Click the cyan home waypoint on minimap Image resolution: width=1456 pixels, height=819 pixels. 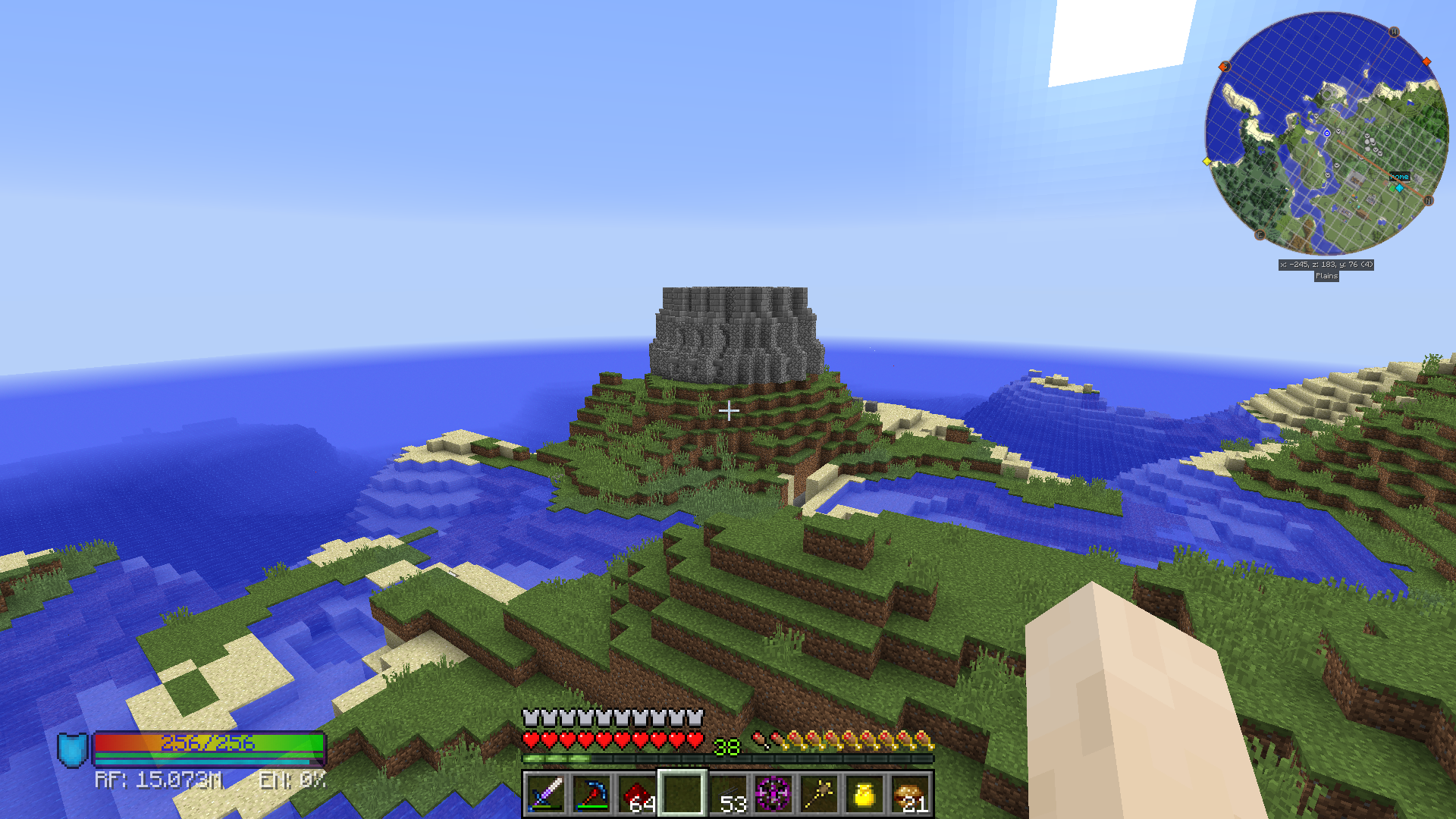click(1399, 187)
